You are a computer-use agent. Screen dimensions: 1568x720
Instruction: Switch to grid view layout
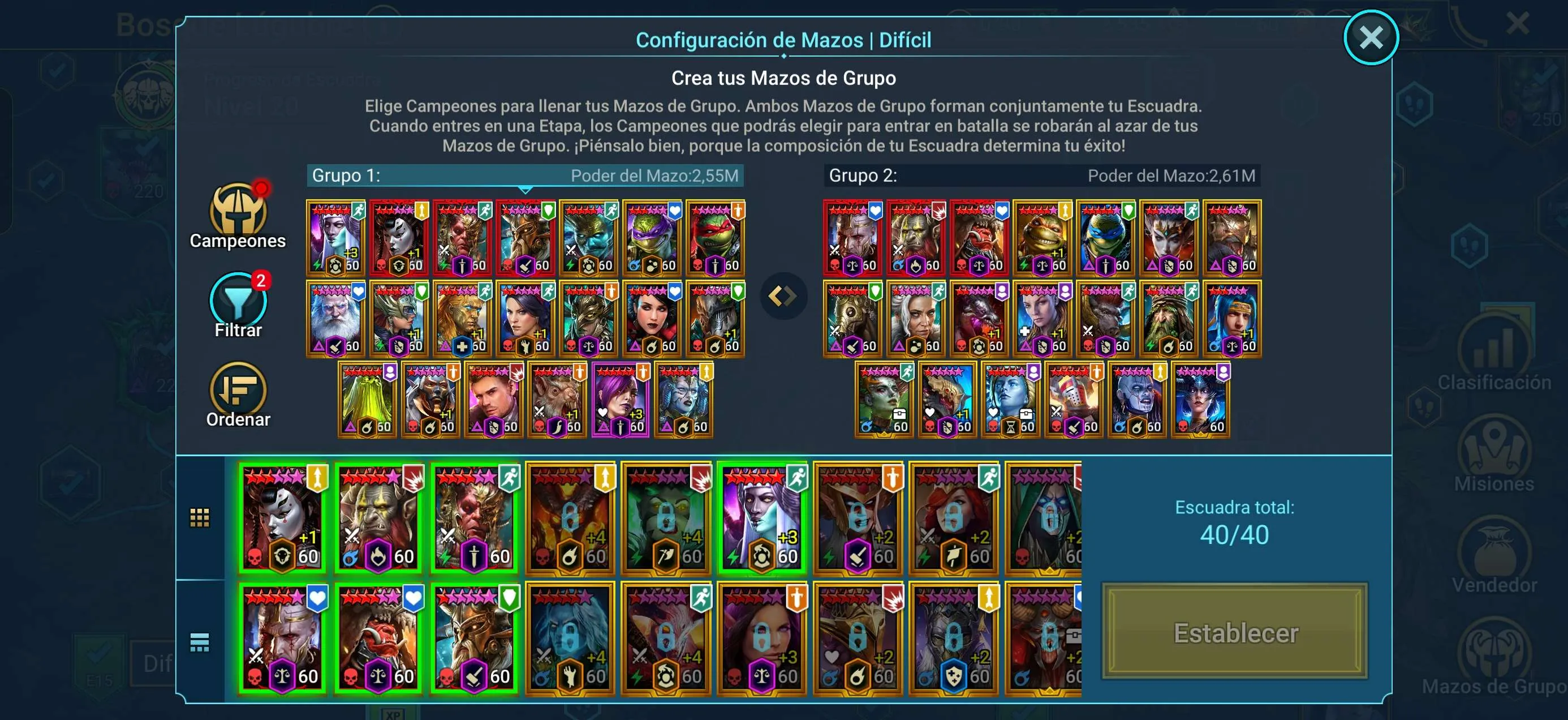199,517
